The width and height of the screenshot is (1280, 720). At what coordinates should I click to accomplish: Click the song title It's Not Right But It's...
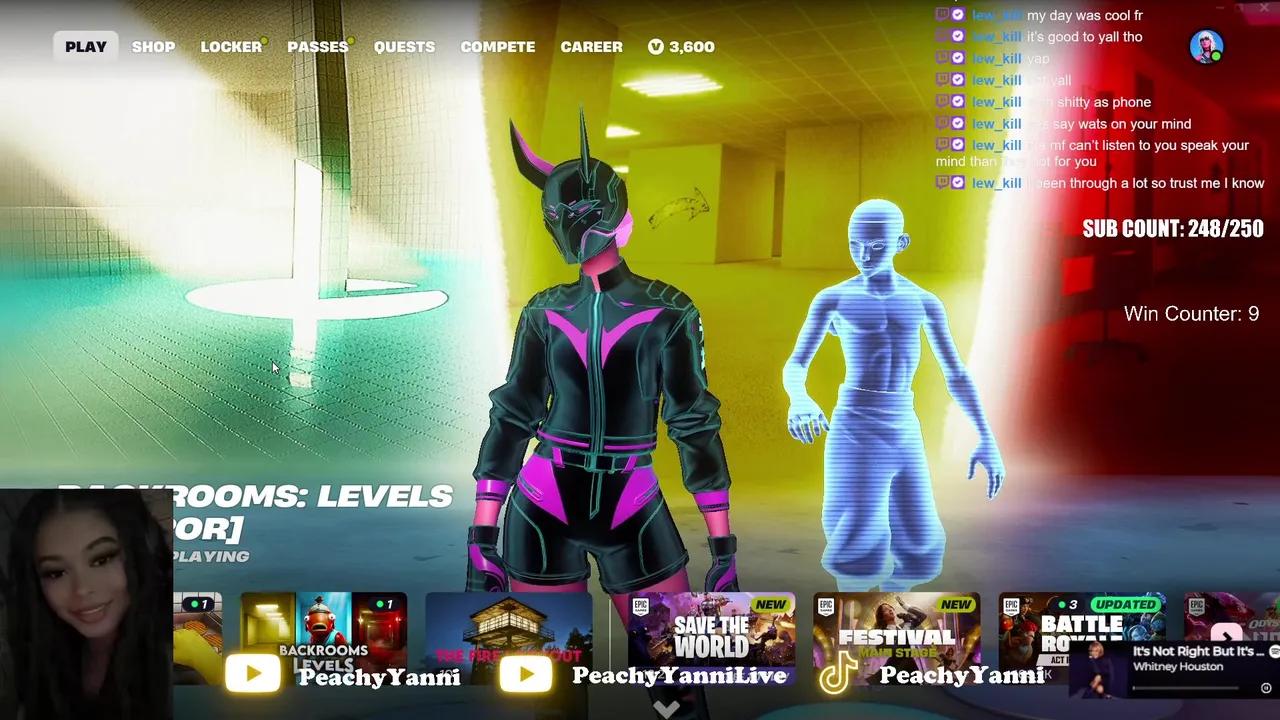1197,650
